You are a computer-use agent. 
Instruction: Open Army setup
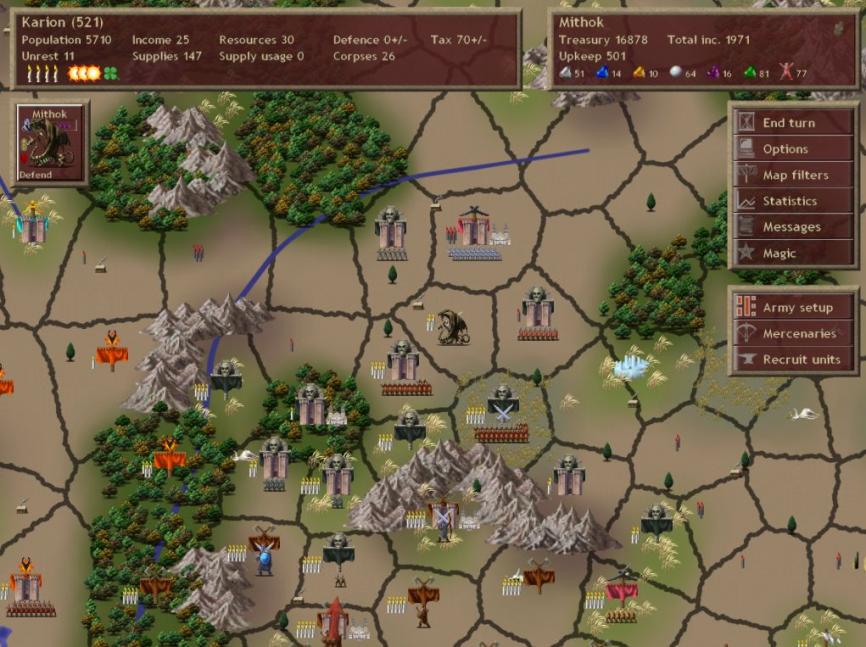793,308
